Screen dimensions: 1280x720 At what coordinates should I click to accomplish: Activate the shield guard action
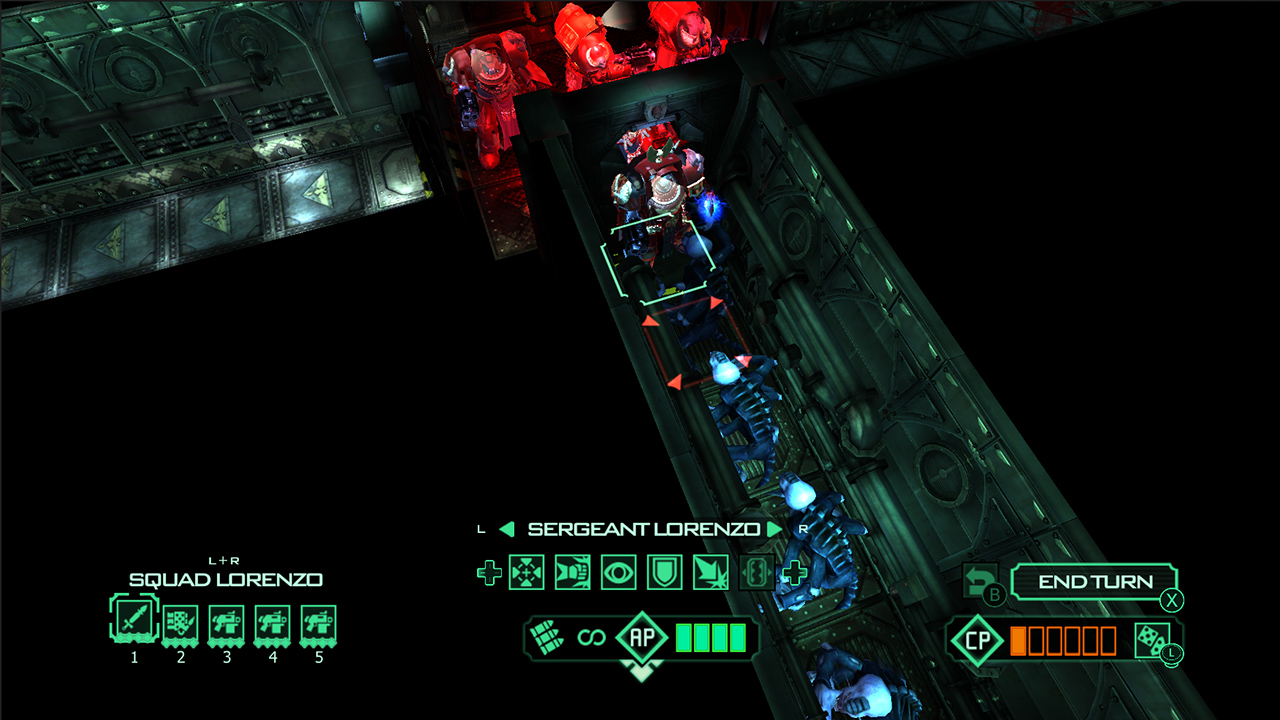click(x=665, y=573)
